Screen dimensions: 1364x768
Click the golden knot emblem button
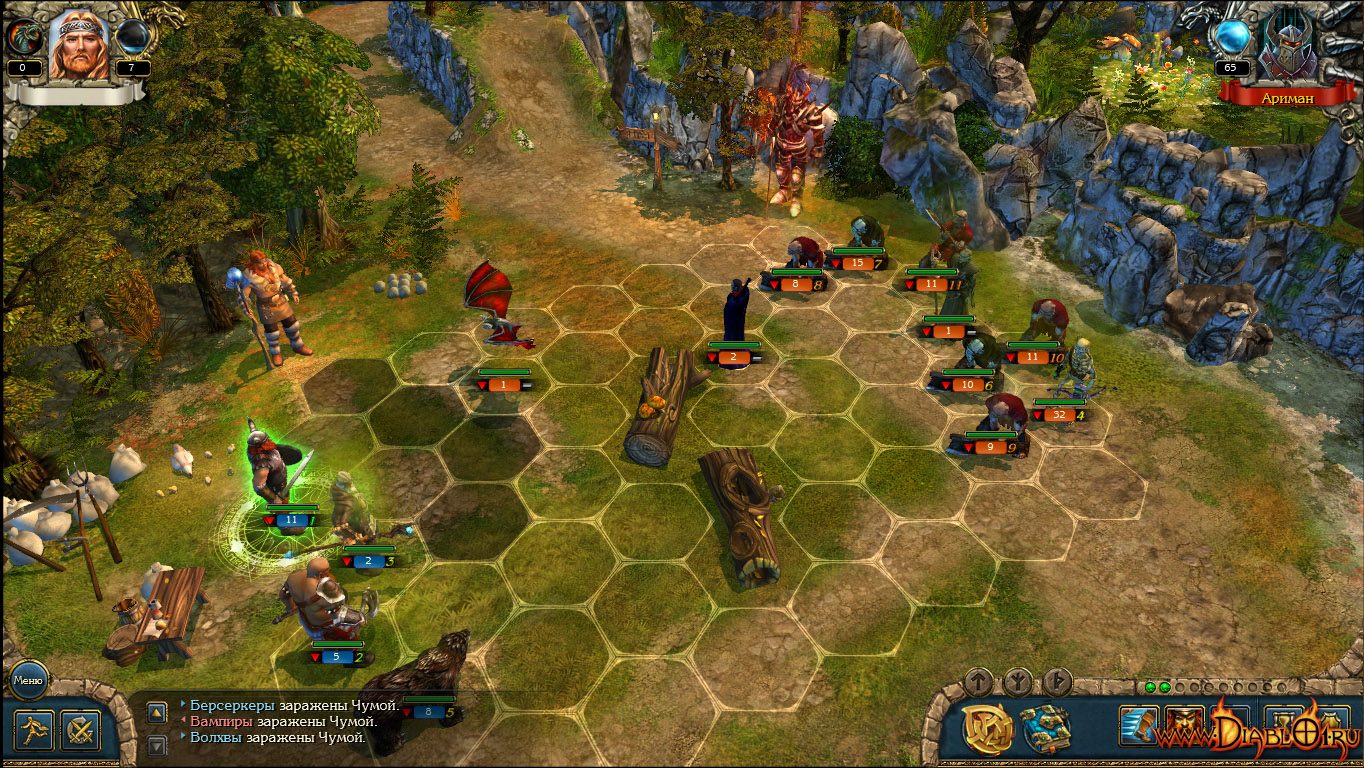point(988,729)
